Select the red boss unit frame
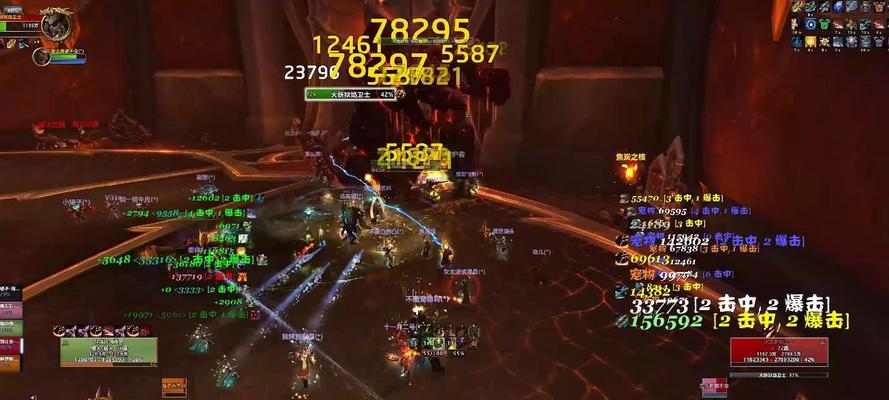The height and width of the screenshot is (400, 889). coord(764,351)
